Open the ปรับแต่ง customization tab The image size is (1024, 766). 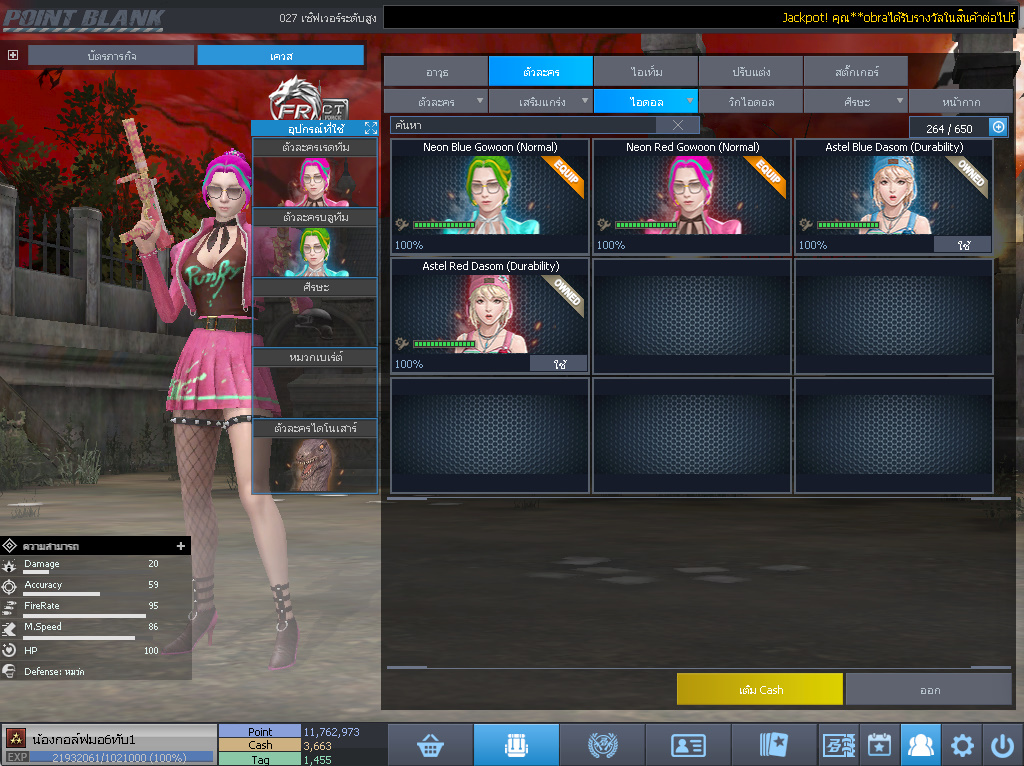tap(750, 71)
